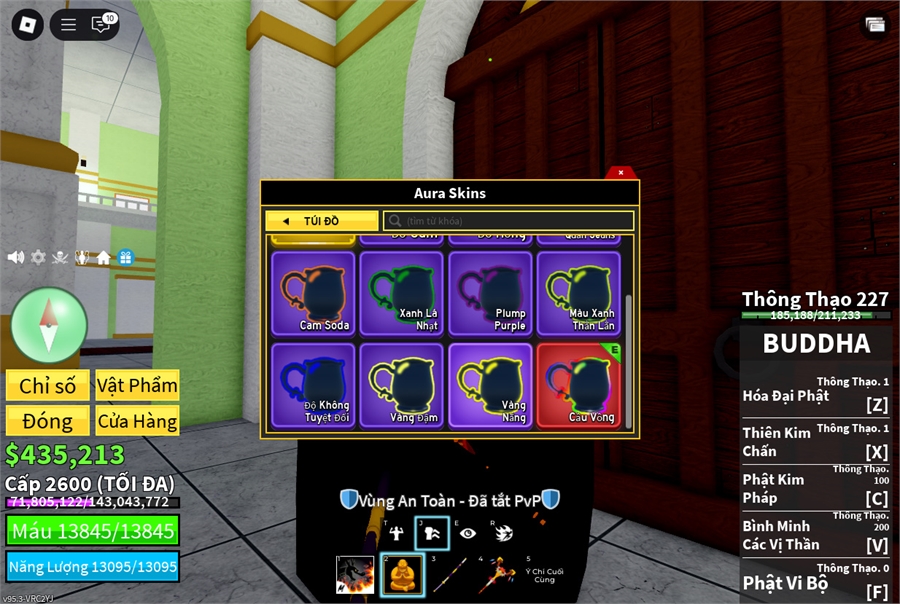Select the Vàng Đậm aura skin
The width and height of the screenshot is (900, 604).
[x=401, y=385]
